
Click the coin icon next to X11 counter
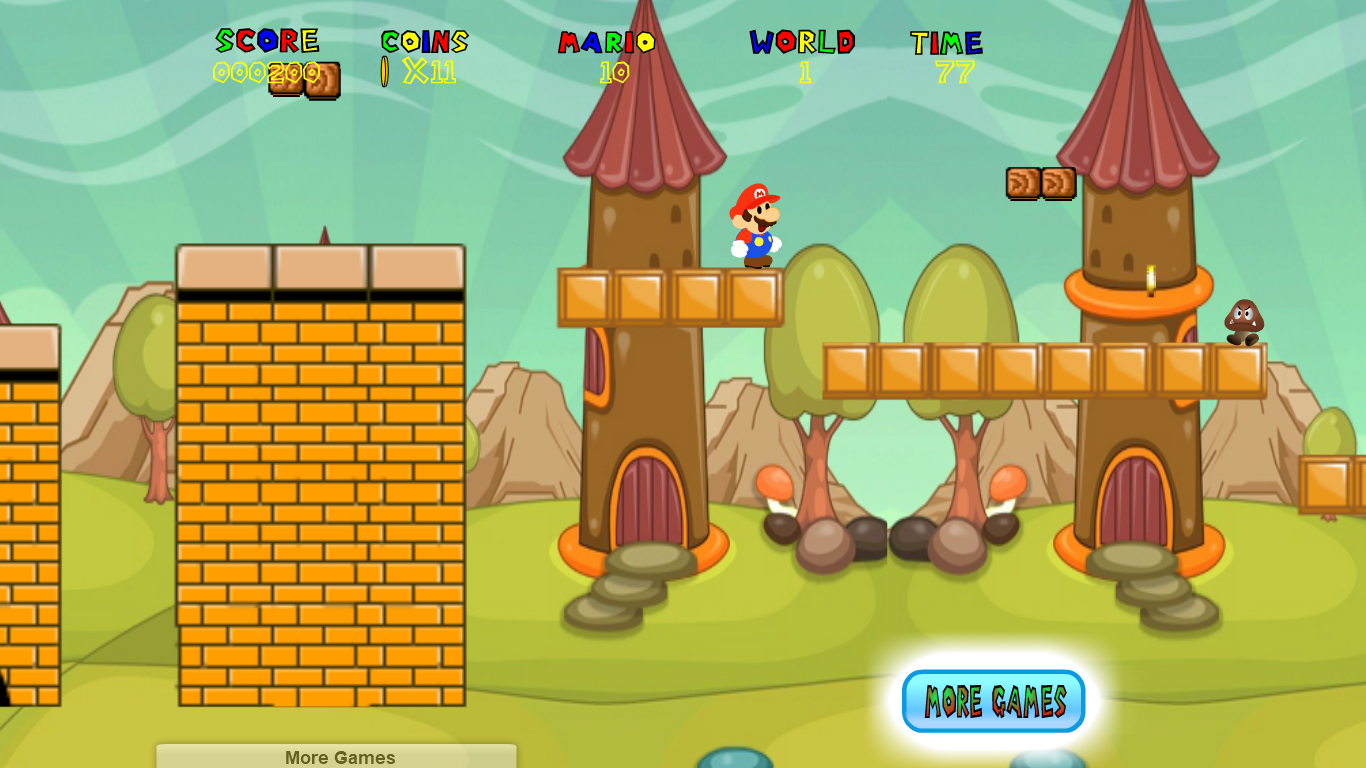[x=385, y=70]
